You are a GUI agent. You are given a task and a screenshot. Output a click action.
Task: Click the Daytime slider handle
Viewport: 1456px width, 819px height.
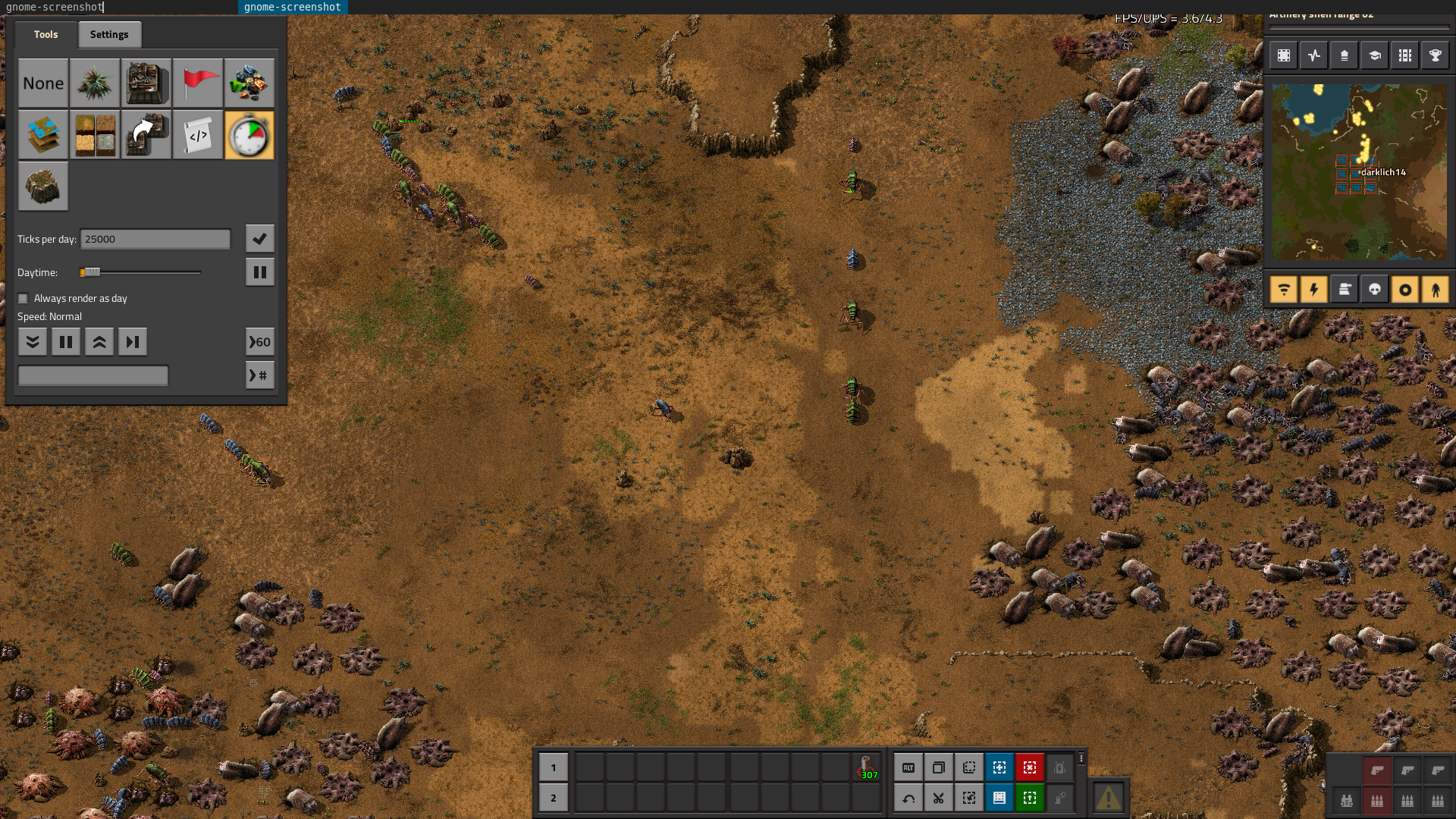pyautogui.click(x=90, y=272)
